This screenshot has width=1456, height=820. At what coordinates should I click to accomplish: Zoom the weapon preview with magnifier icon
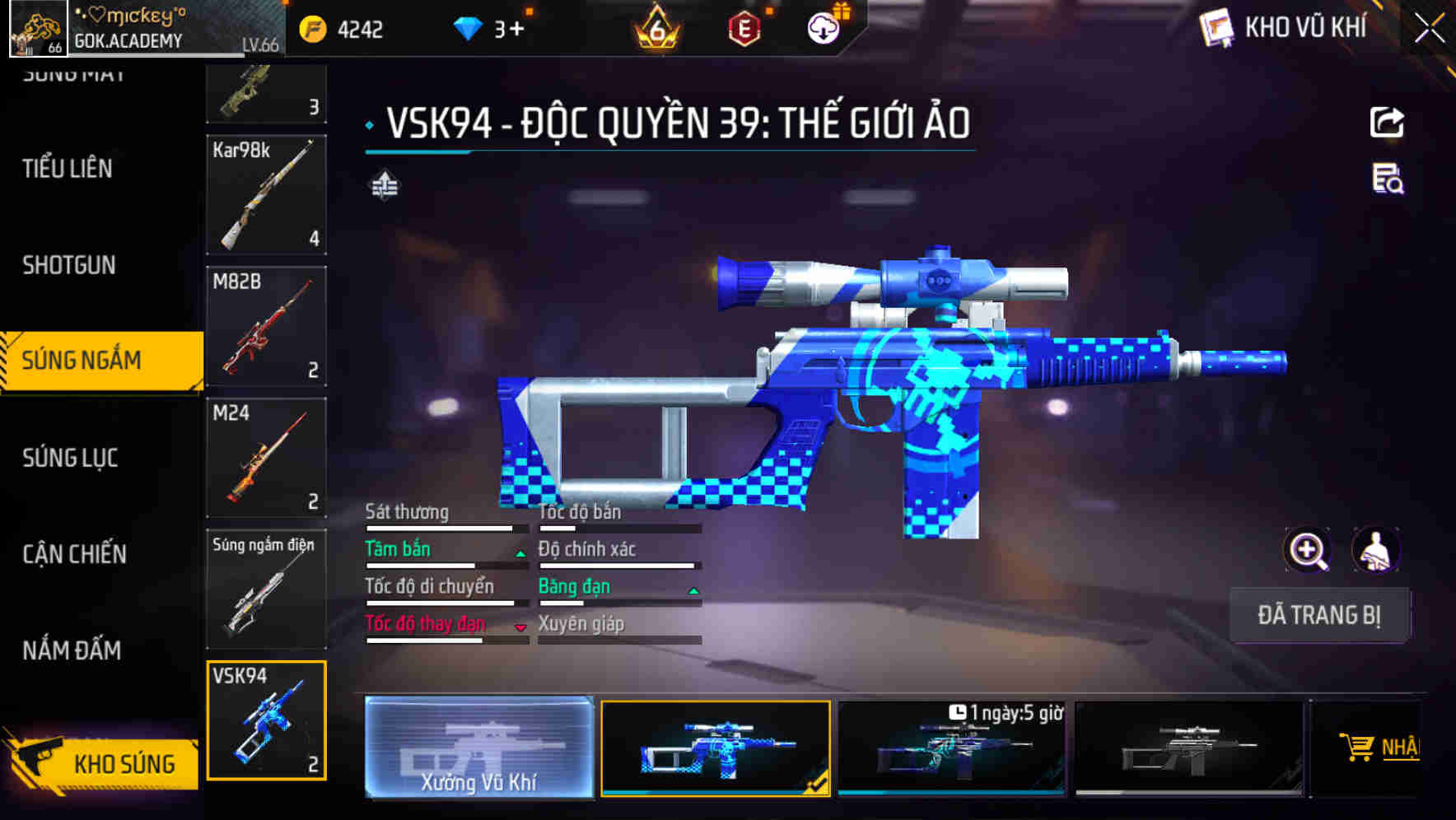(x=1306, y=550)
